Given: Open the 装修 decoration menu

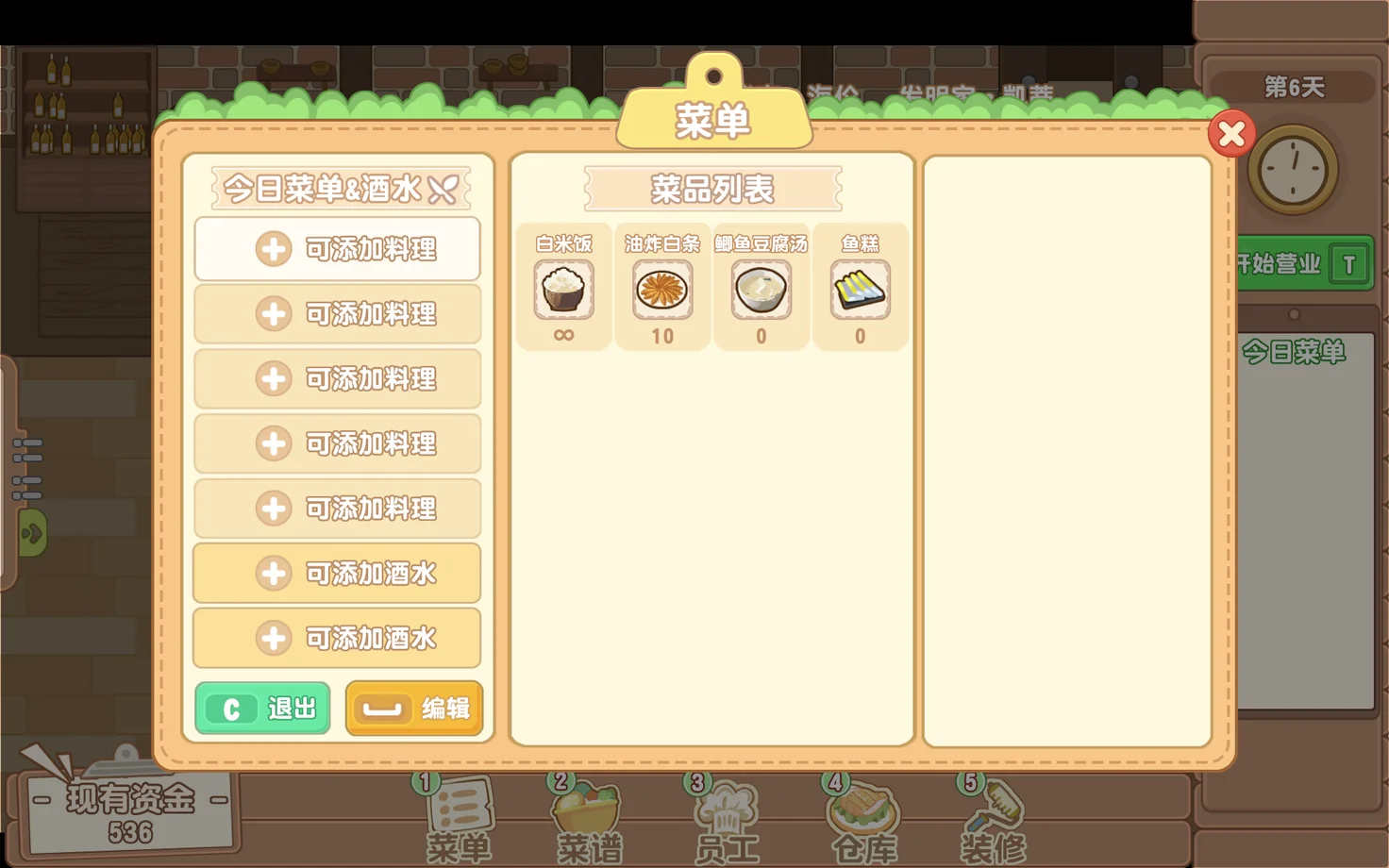Looking at the screenshot, I should click(x=993, y=819).
